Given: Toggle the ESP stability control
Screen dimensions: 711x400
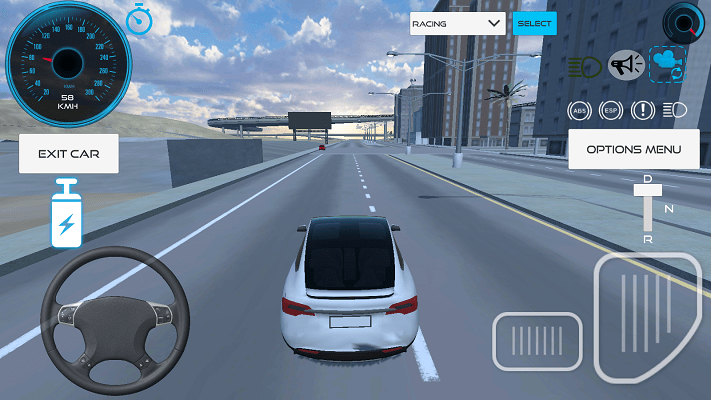Looking at the screenshot, I should pos(610,110).
